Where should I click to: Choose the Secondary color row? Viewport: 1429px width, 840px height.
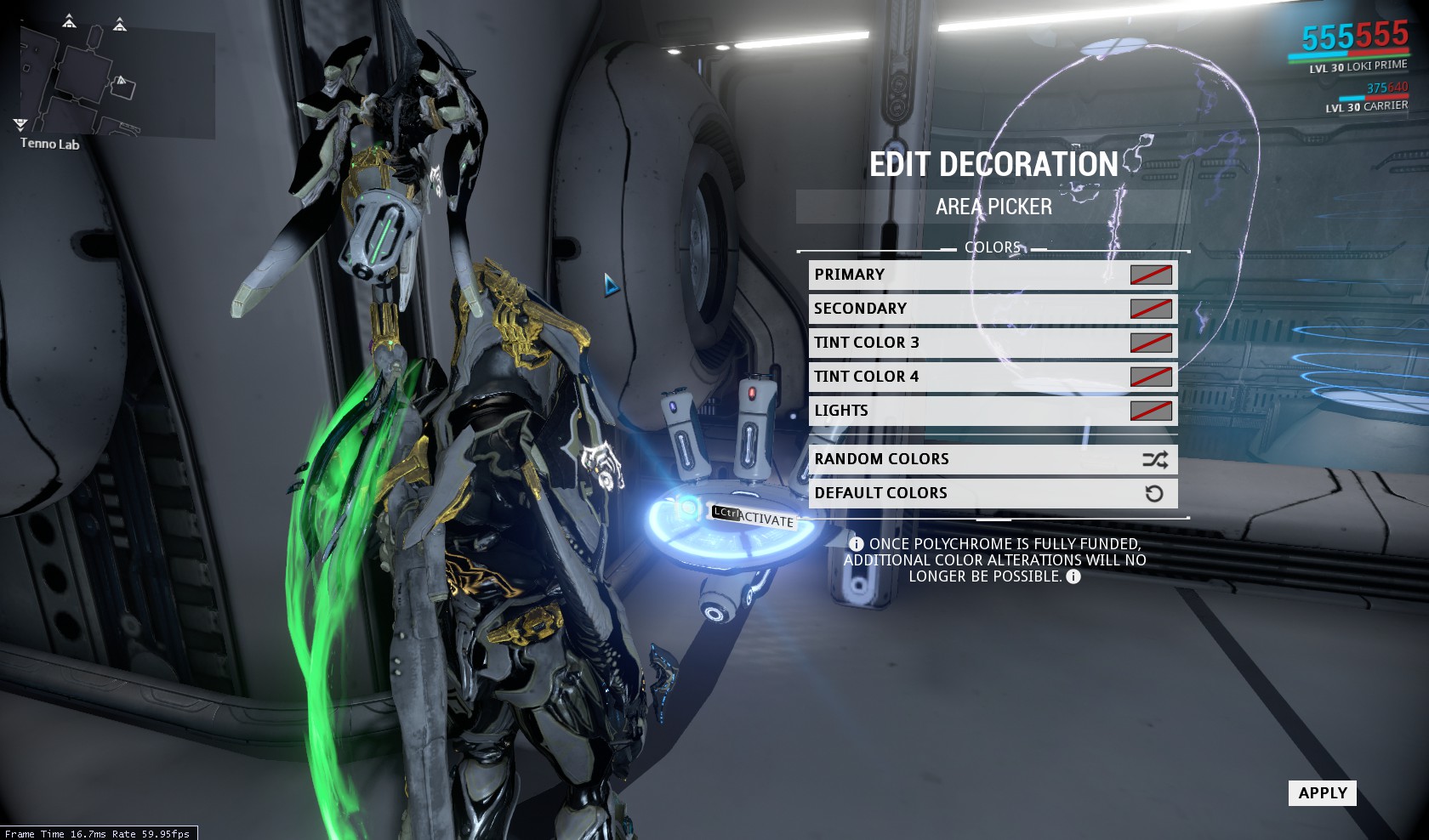point(993,309)
